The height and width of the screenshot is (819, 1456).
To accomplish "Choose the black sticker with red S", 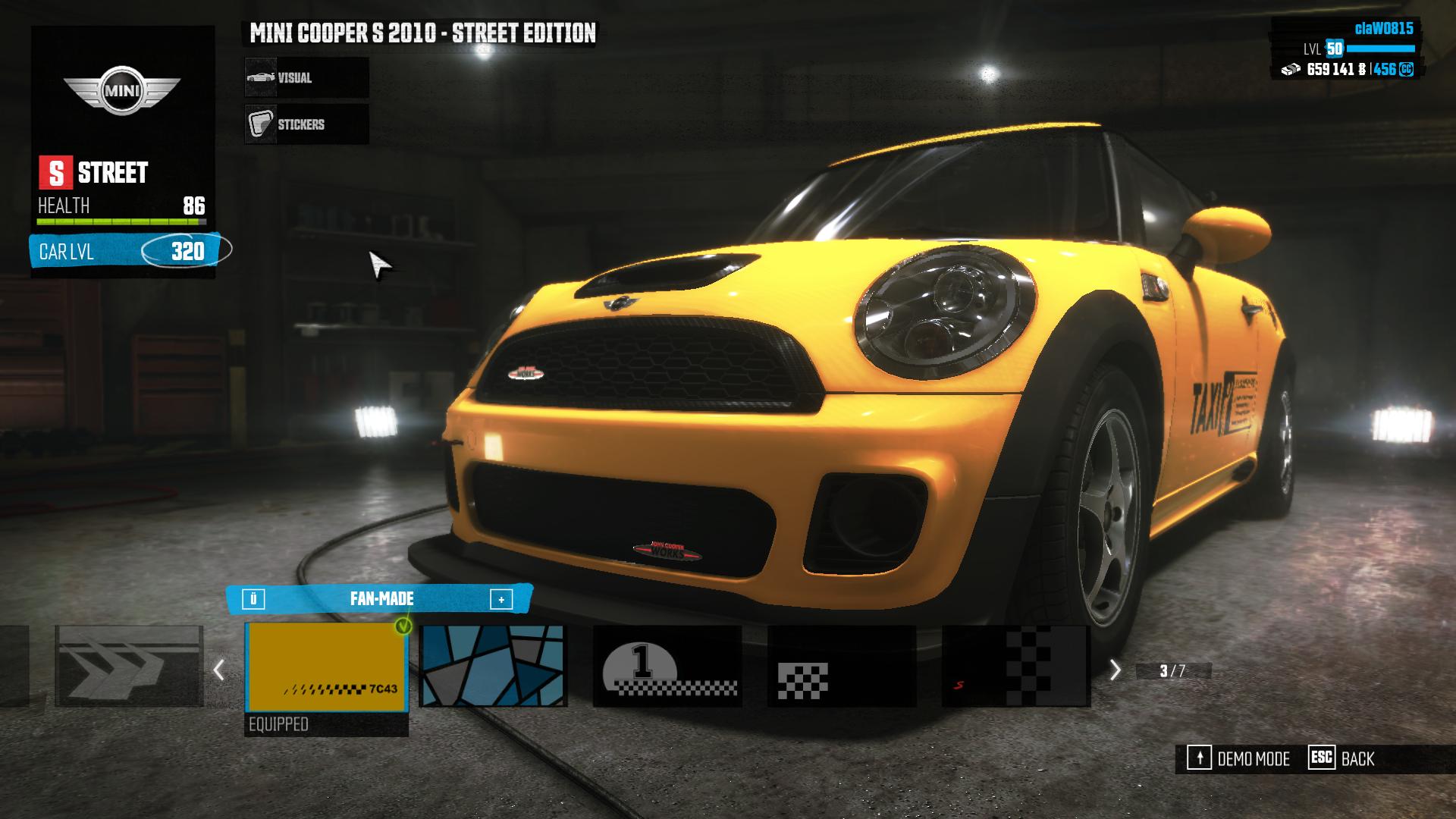I will [1016, 667].
